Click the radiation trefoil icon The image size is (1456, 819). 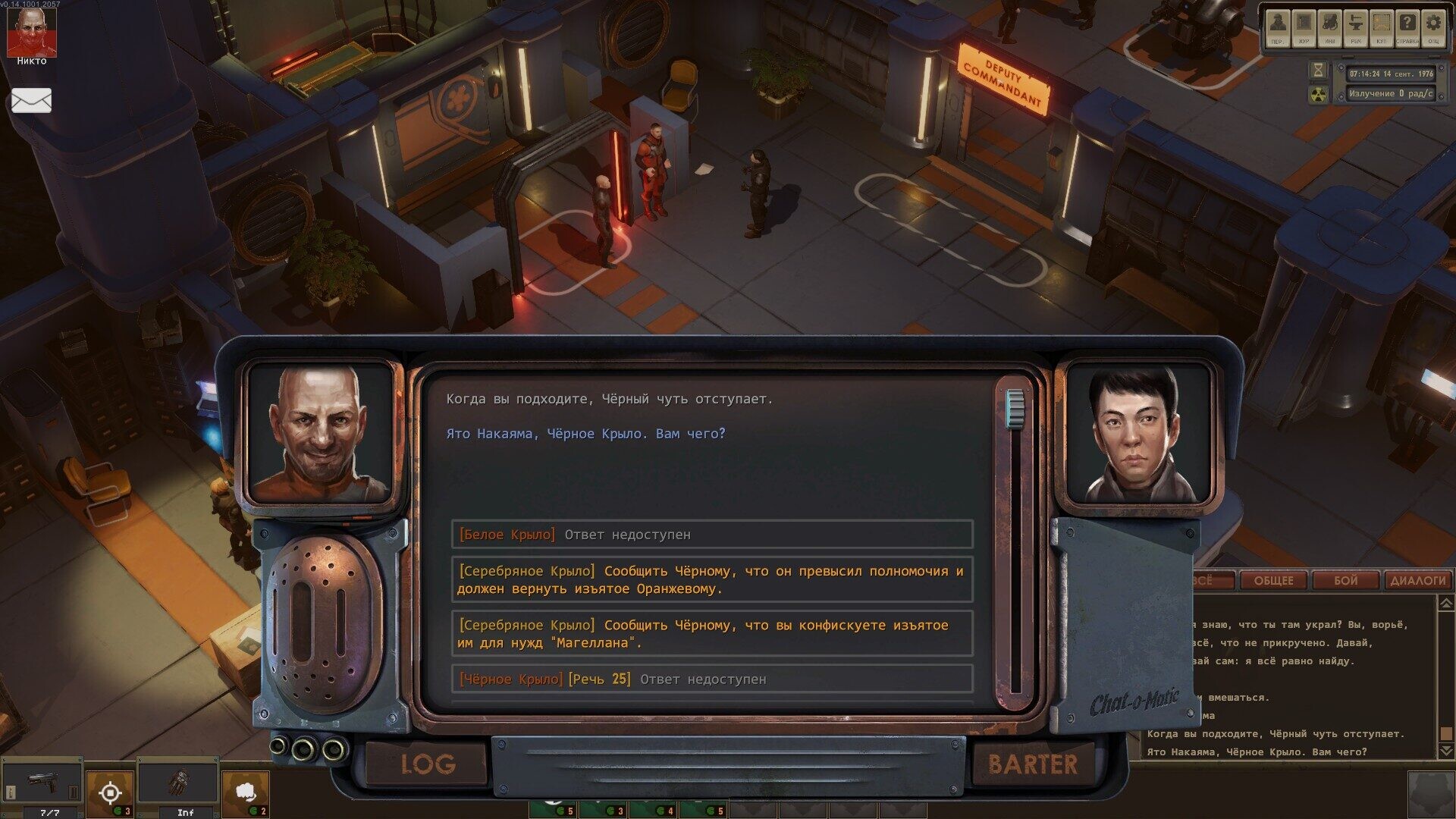(x=1319, y=94)
